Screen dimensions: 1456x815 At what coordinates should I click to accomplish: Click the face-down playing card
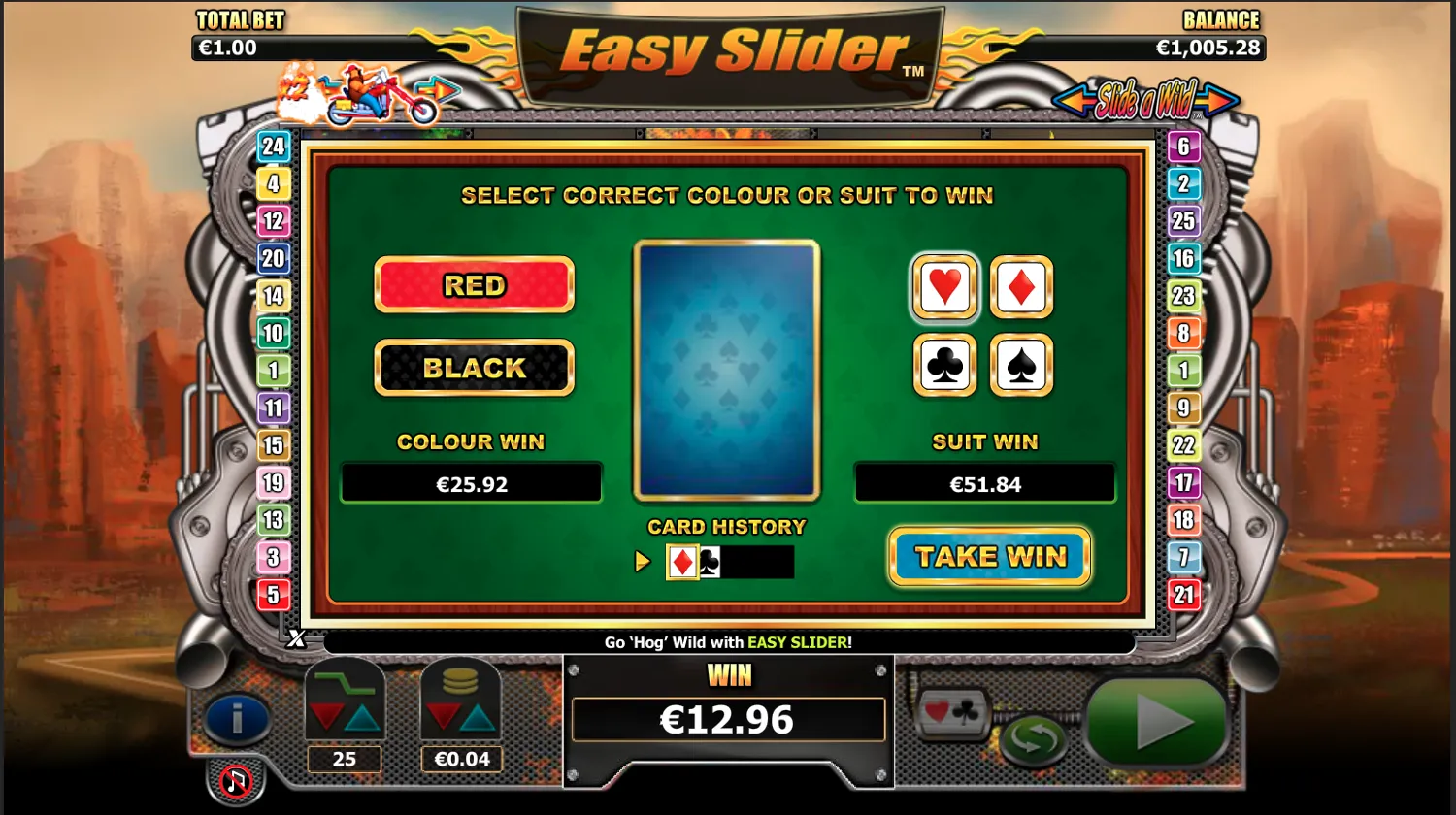(x=727, y=372)
